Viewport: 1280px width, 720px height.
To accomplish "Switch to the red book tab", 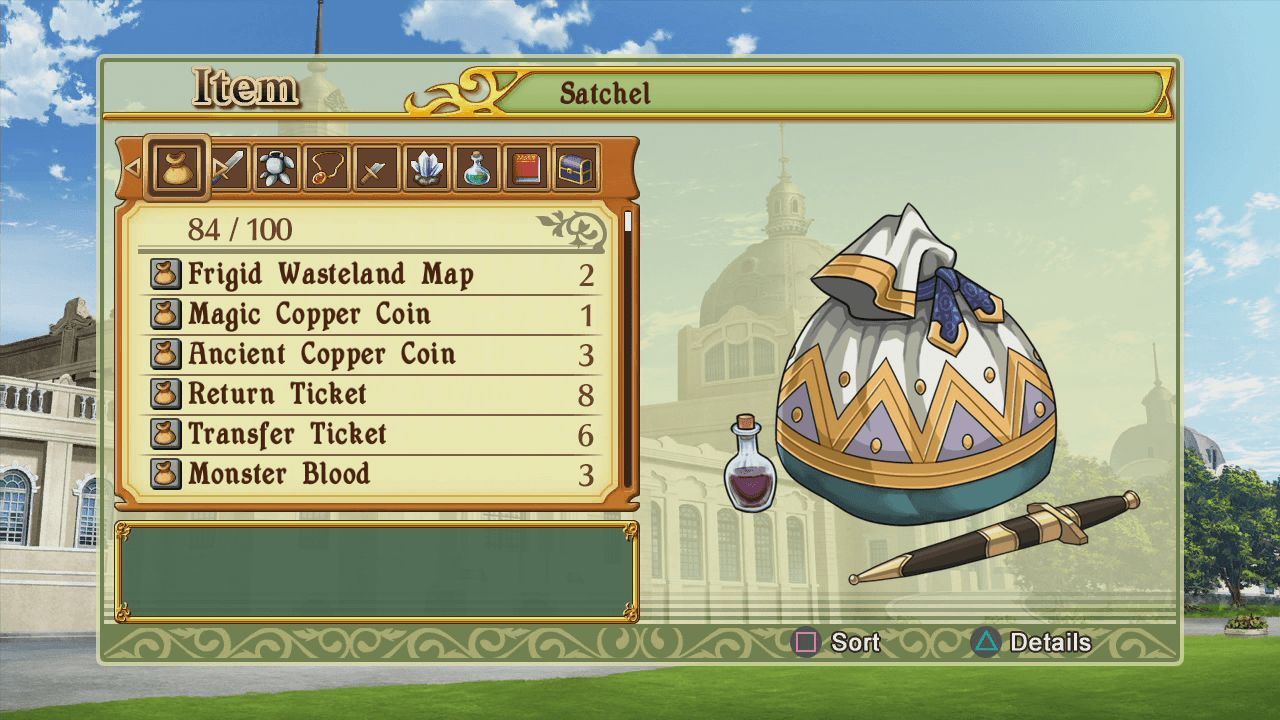I will tap(526, 168).
